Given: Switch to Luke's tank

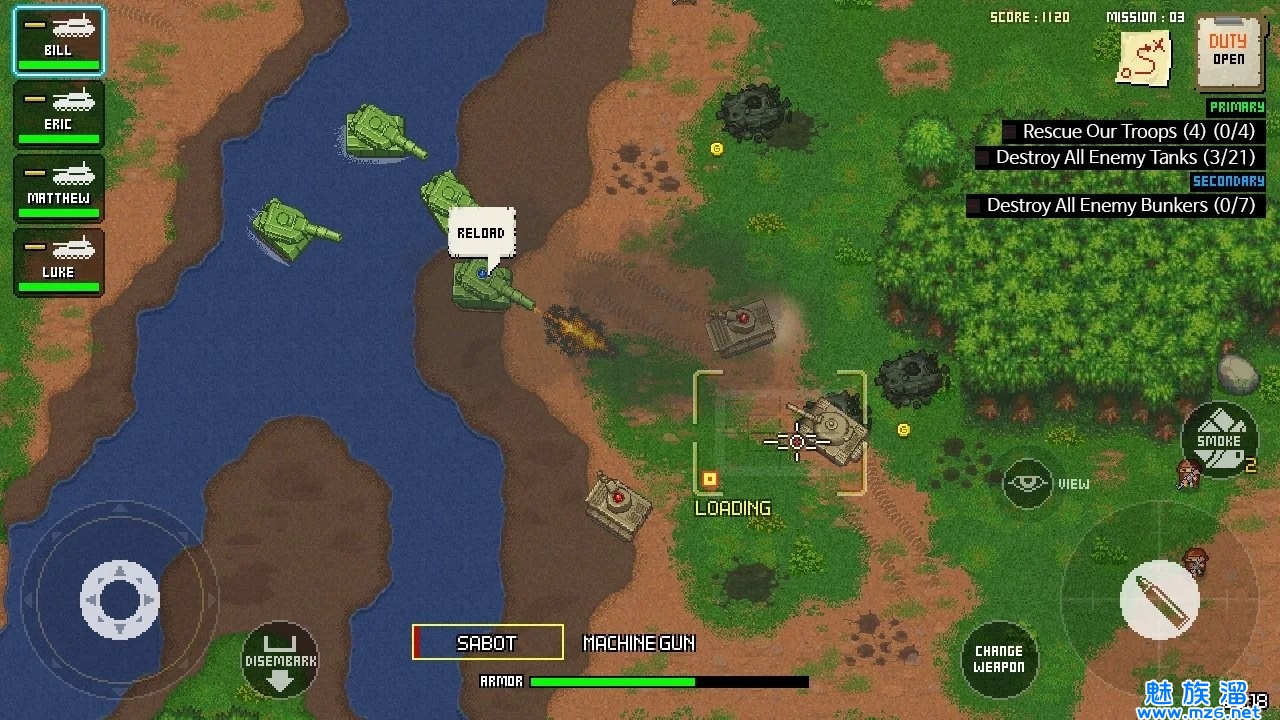Looking at the screenshot, I should (58, 263).
